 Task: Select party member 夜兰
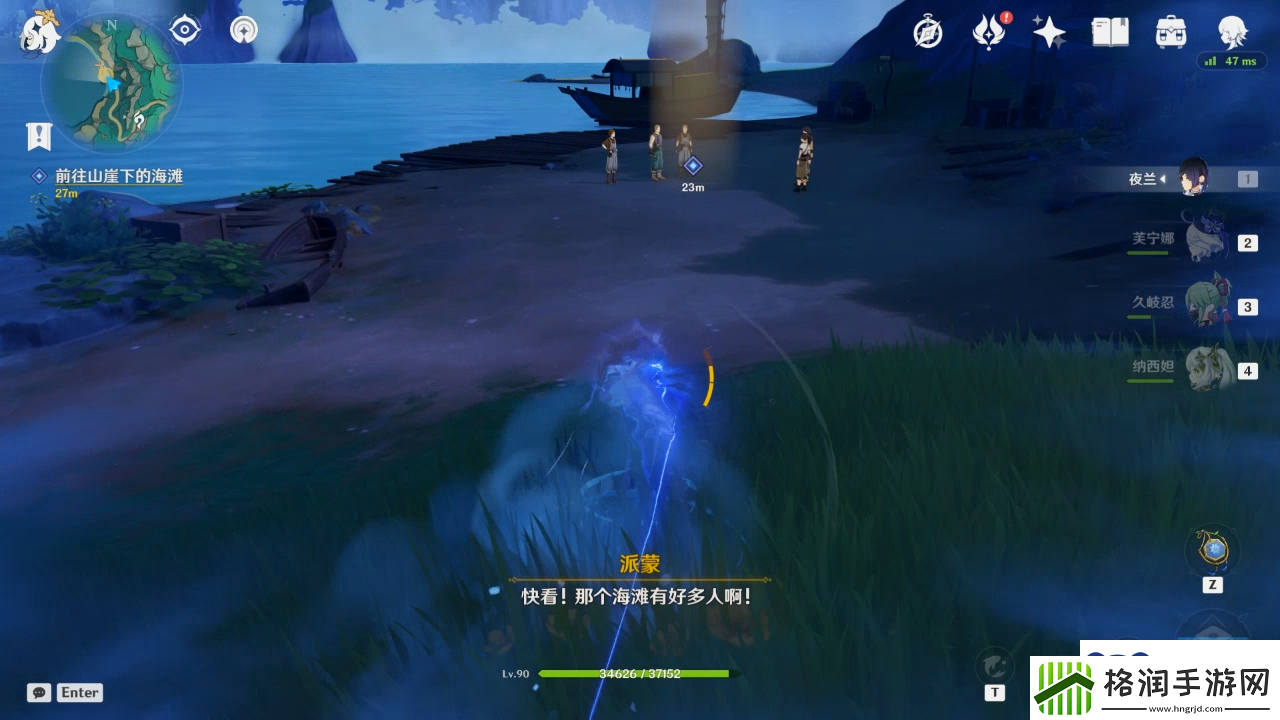(x=1192, y=179)
